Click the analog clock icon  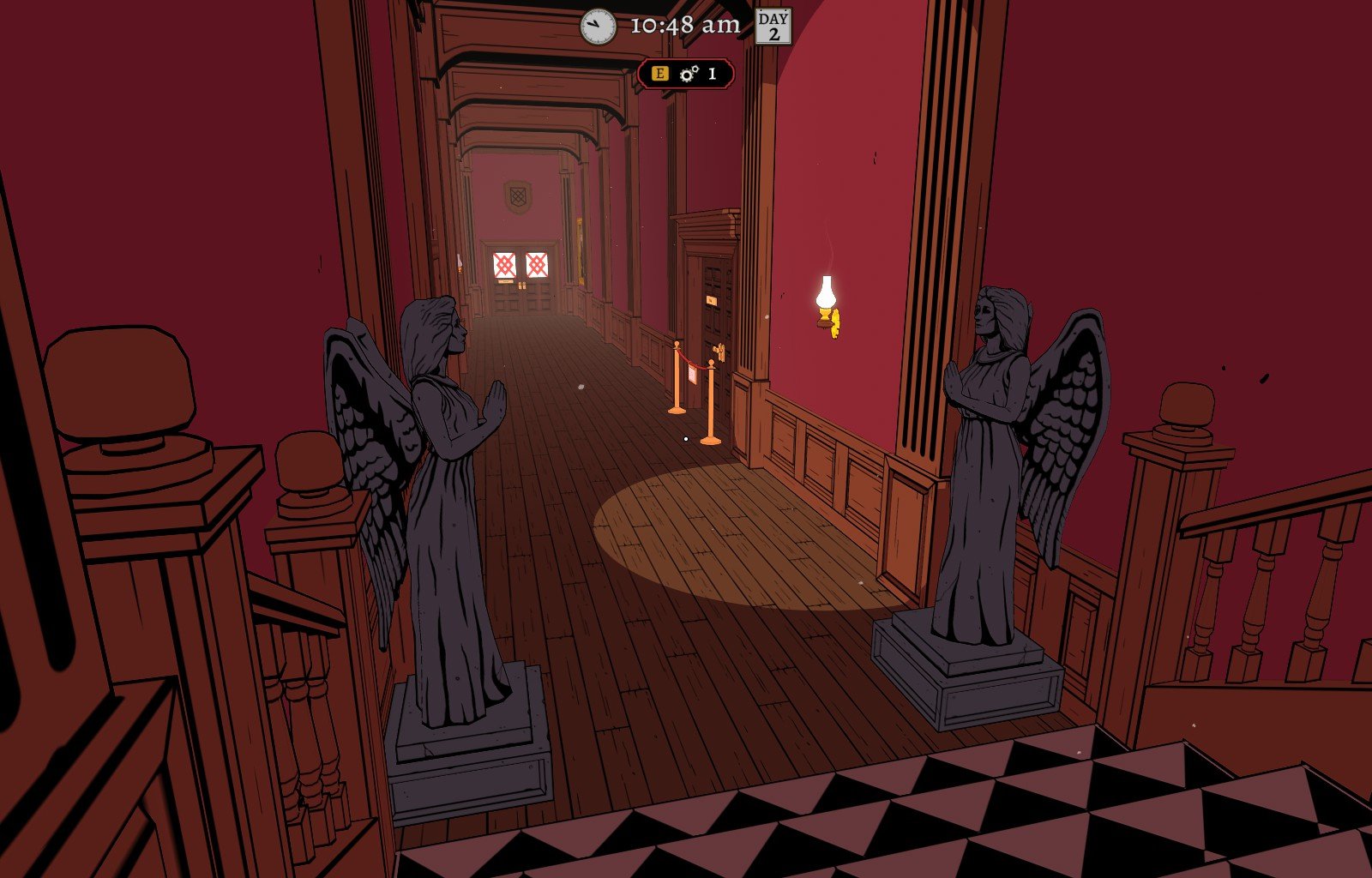coord(598,27)
